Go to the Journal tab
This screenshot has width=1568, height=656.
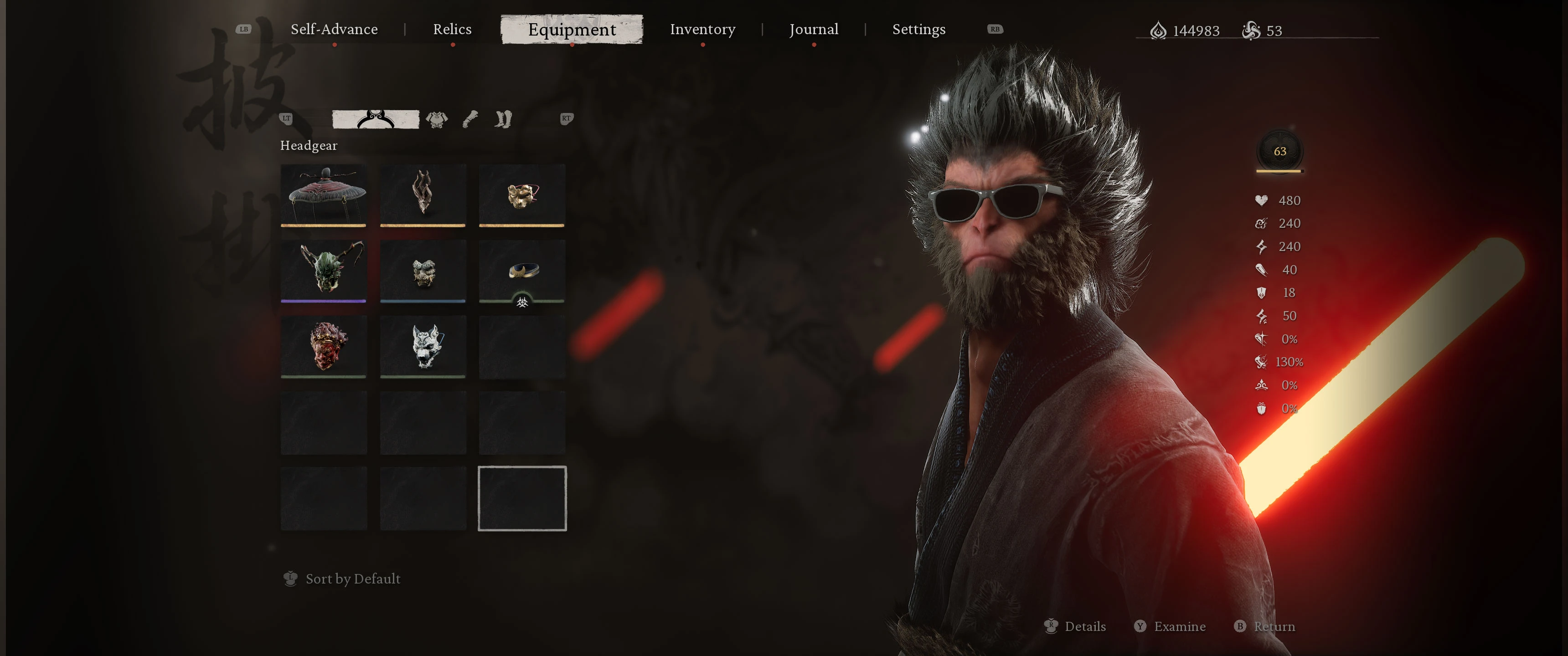(x=813, y=29)
